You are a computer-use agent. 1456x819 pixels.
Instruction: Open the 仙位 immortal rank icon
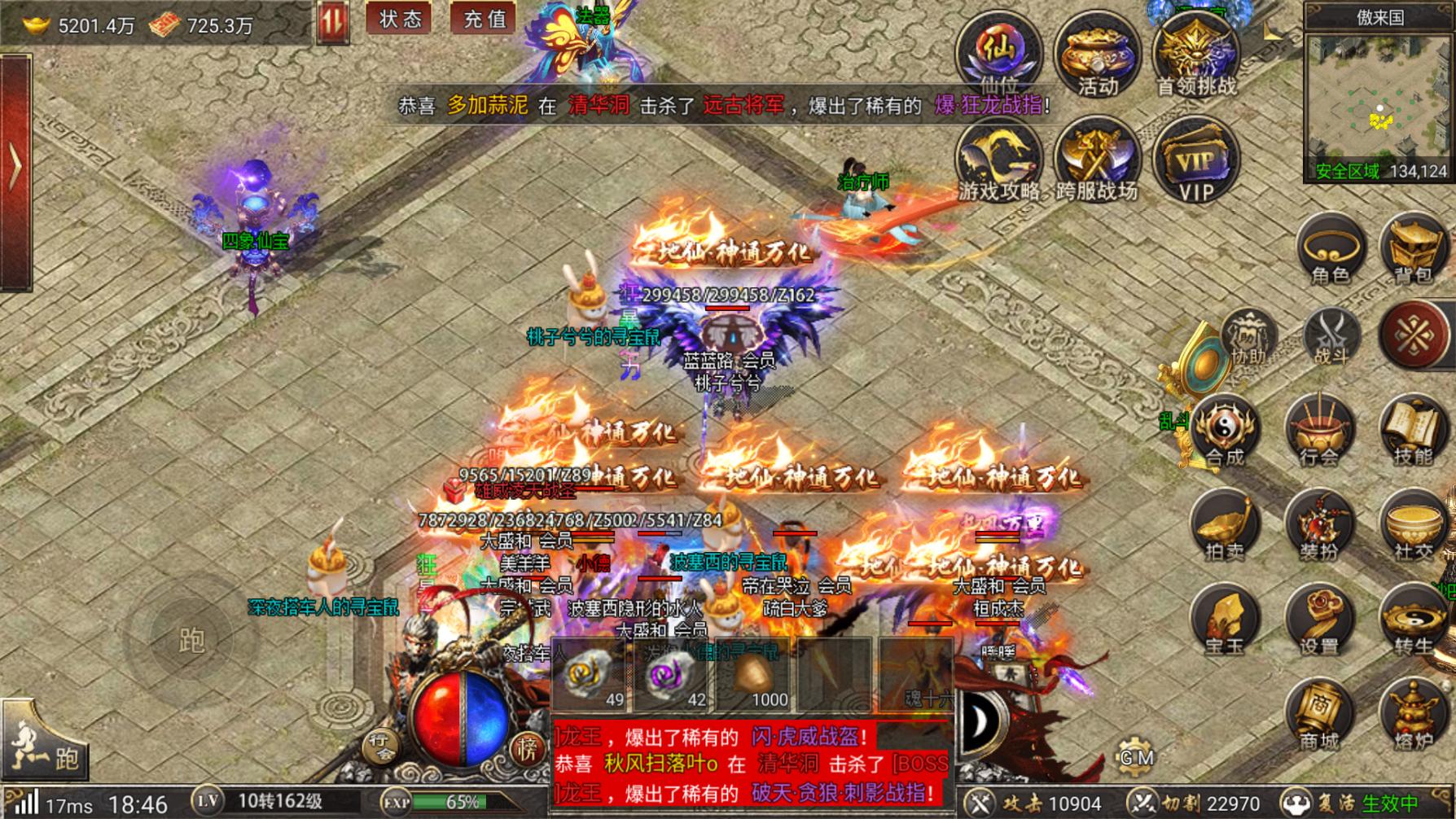[998, 53]
